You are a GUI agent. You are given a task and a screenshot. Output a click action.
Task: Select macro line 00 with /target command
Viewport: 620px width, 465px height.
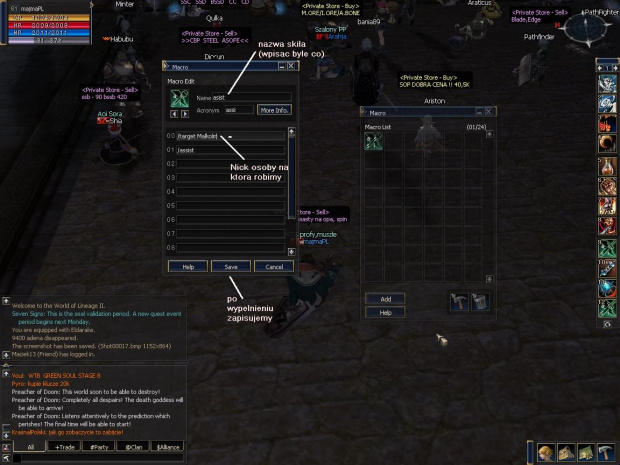[230, 135]
